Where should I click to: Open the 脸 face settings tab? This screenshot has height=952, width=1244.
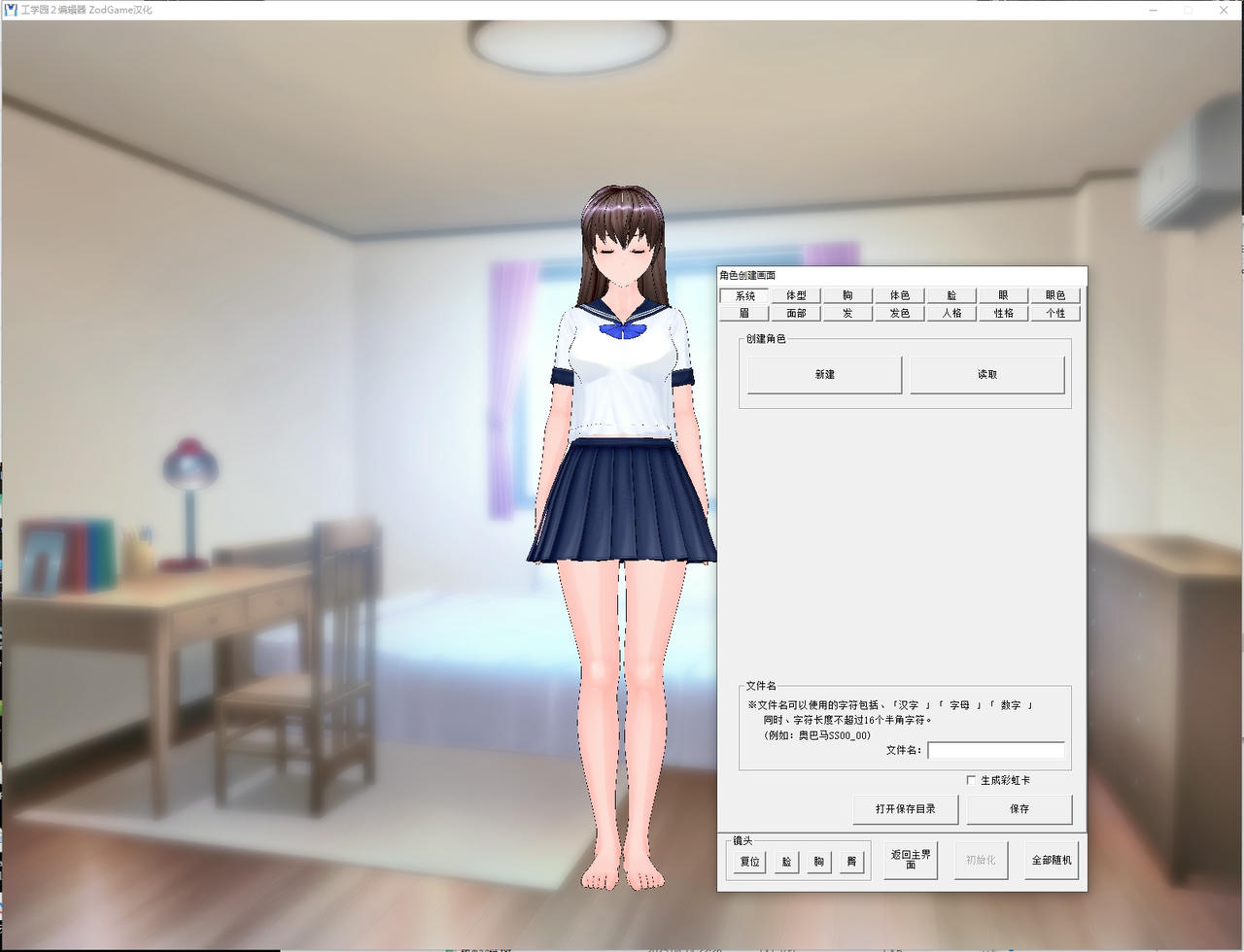coord(950,294)
